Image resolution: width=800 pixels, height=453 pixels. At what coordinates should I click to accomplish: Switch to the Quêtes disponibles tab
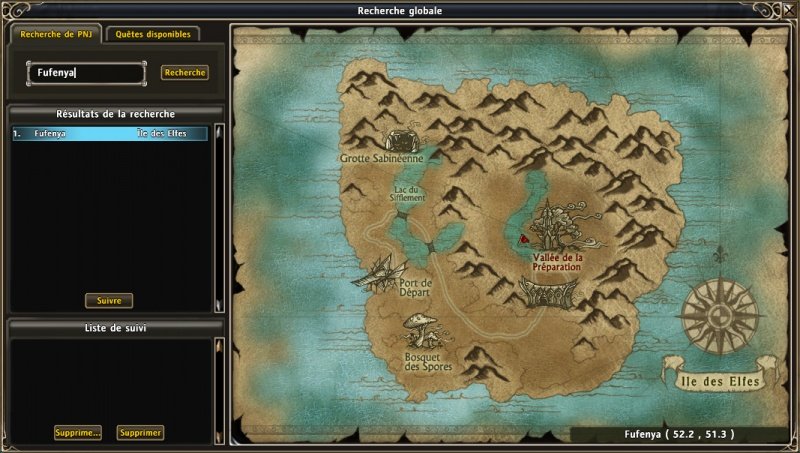(153, 34)
